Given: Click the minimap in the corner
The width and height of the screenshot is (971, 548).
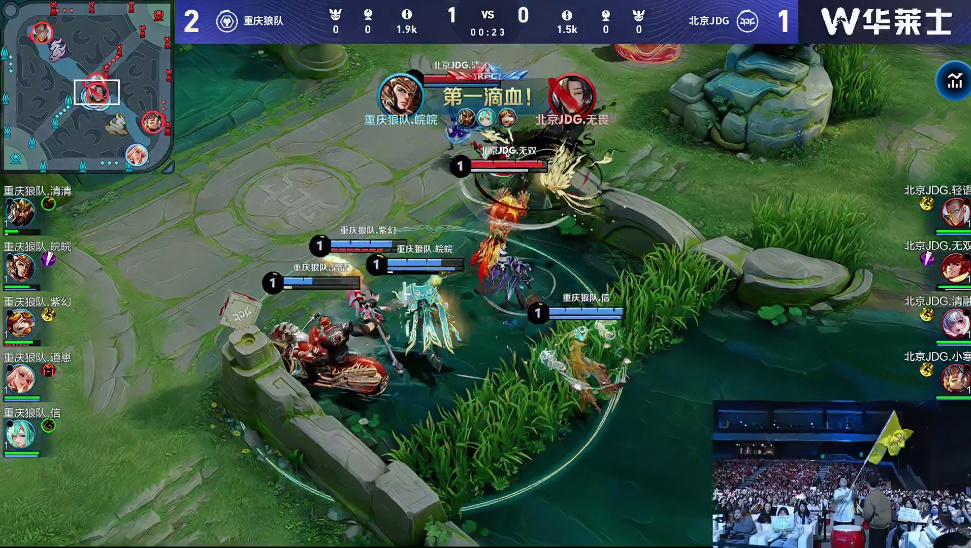Looking at the screenshot, I should point(87,86).
